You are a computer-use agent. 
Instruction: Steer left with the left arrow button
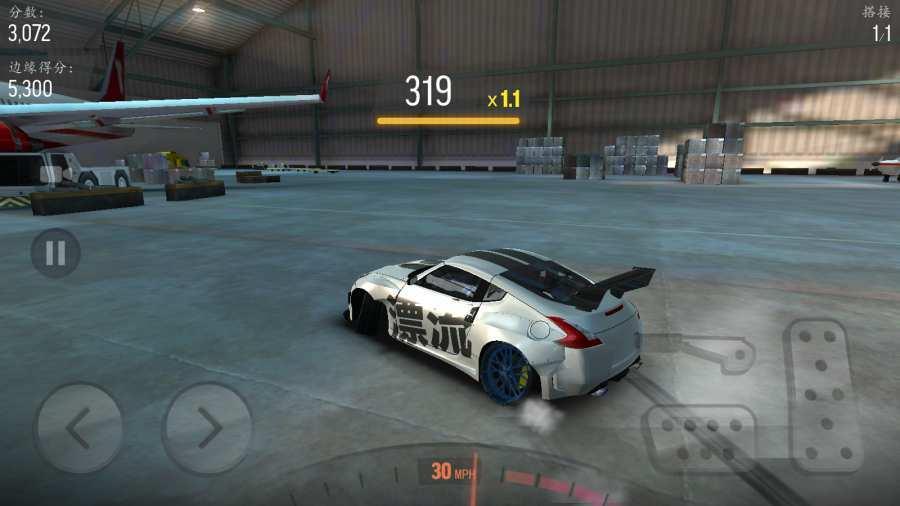pos(78,428)
